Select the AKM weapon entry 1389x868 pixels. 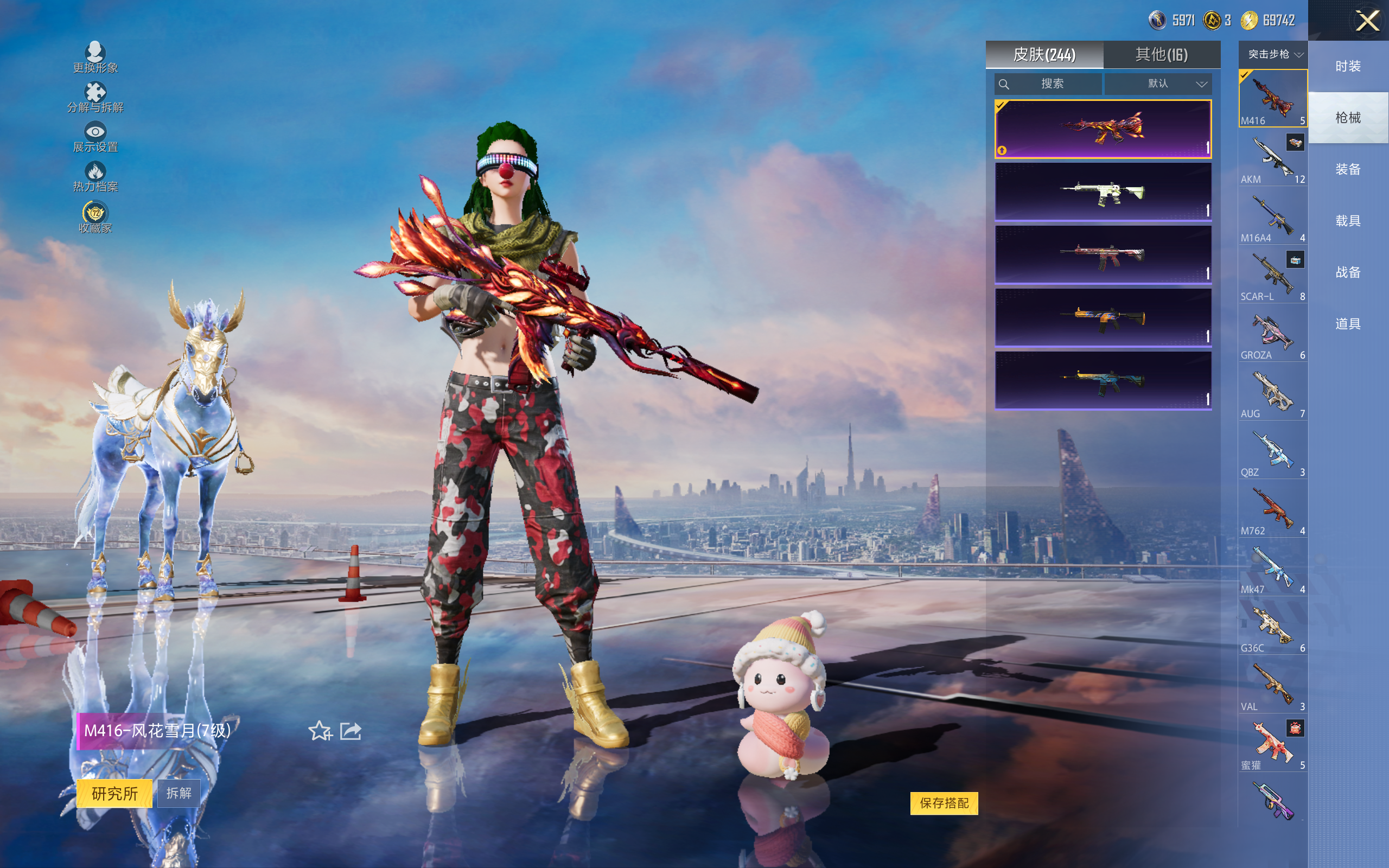click(x=1272, y=158)
